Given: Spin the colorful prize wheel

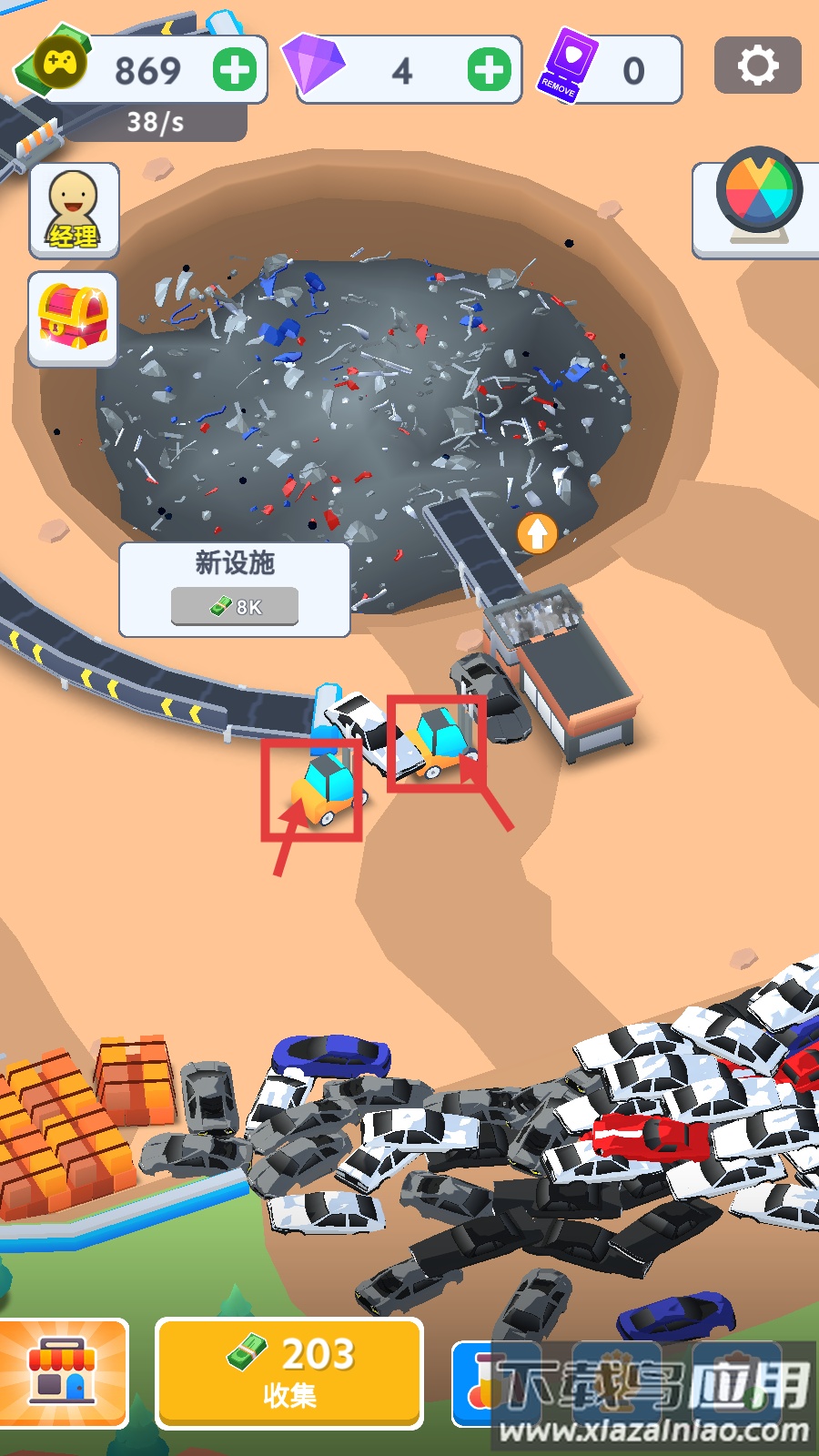Looking at the screenshot, I should click(758, 196).
